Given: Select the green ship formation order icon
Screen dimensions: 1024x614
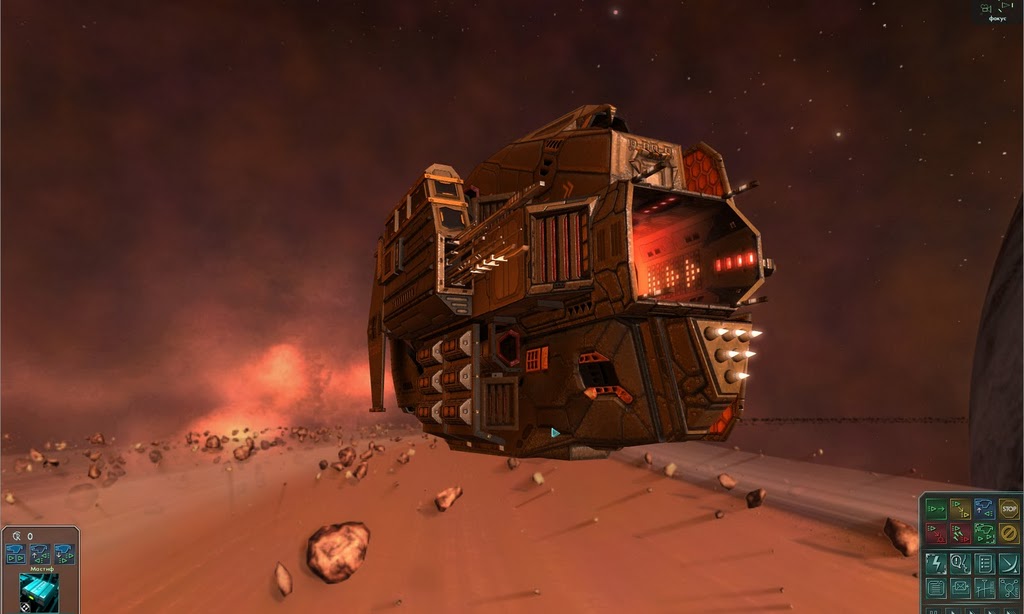Looking at the screenshot, I should click(985, 533).
